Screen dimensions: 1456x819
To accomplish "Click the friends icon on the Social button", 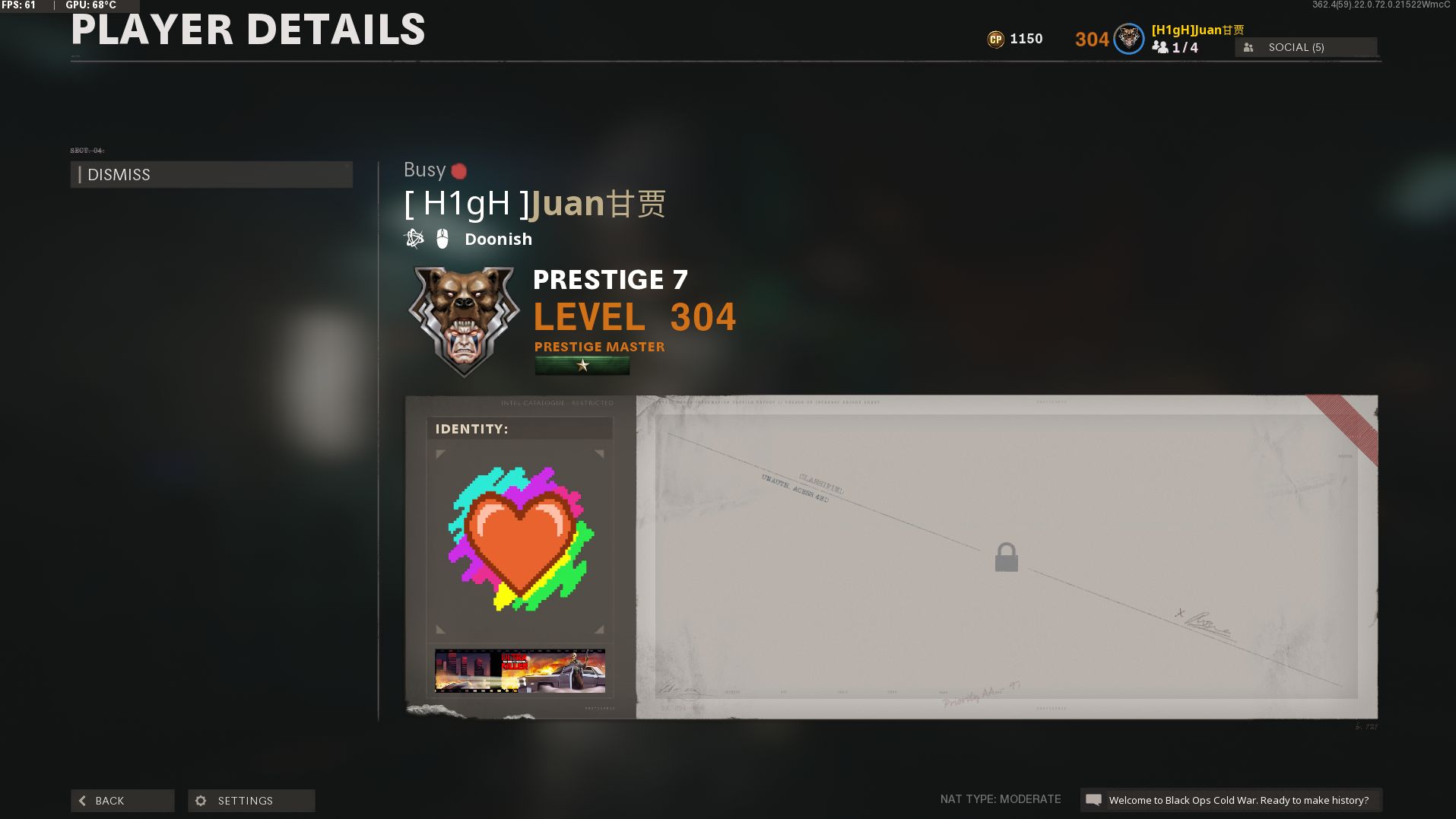I will pos(1248,47).
